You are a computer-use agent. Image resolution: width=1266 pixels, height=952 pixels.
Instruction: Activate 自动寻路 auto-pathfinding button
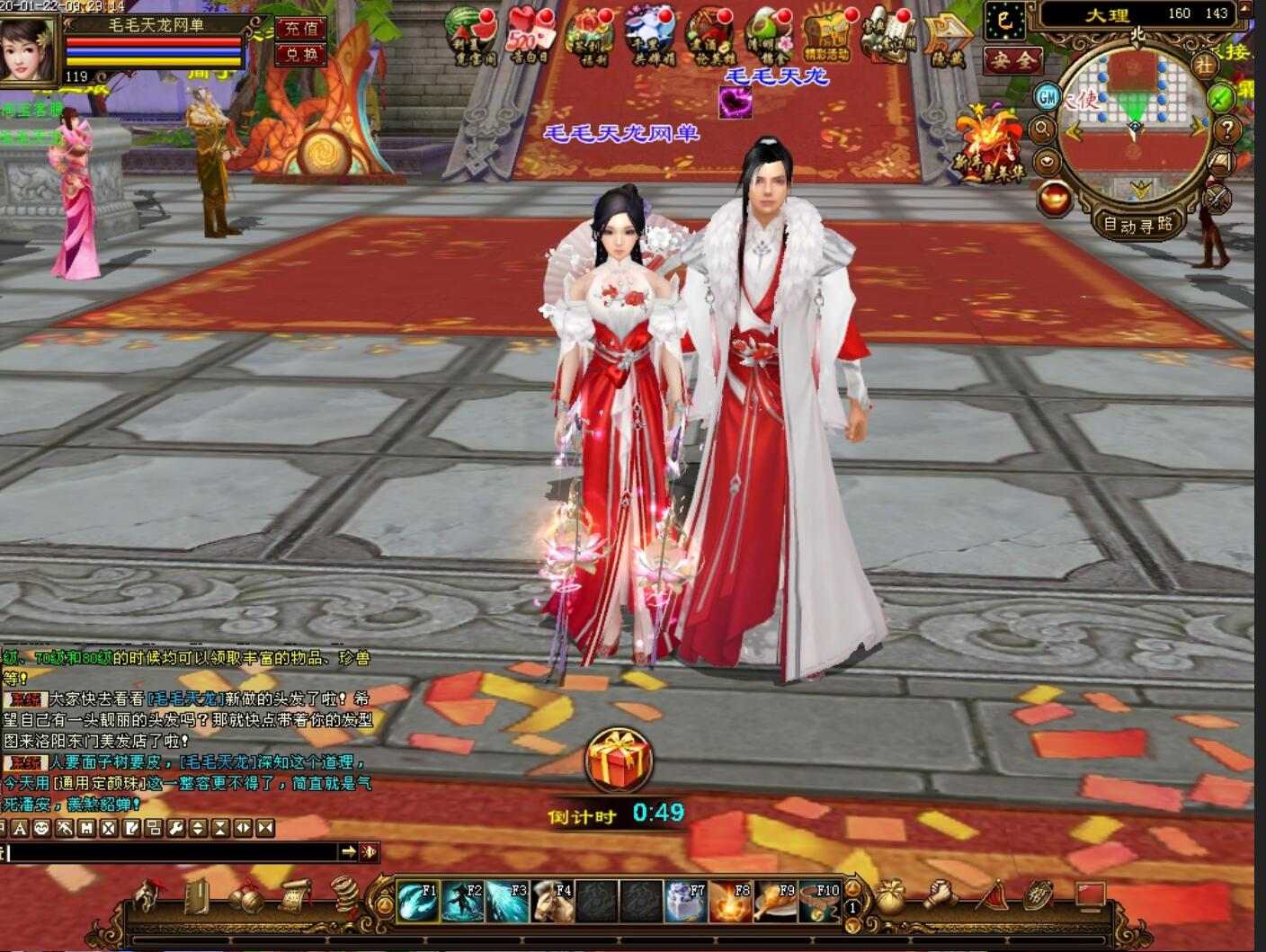pos(1138,225)
